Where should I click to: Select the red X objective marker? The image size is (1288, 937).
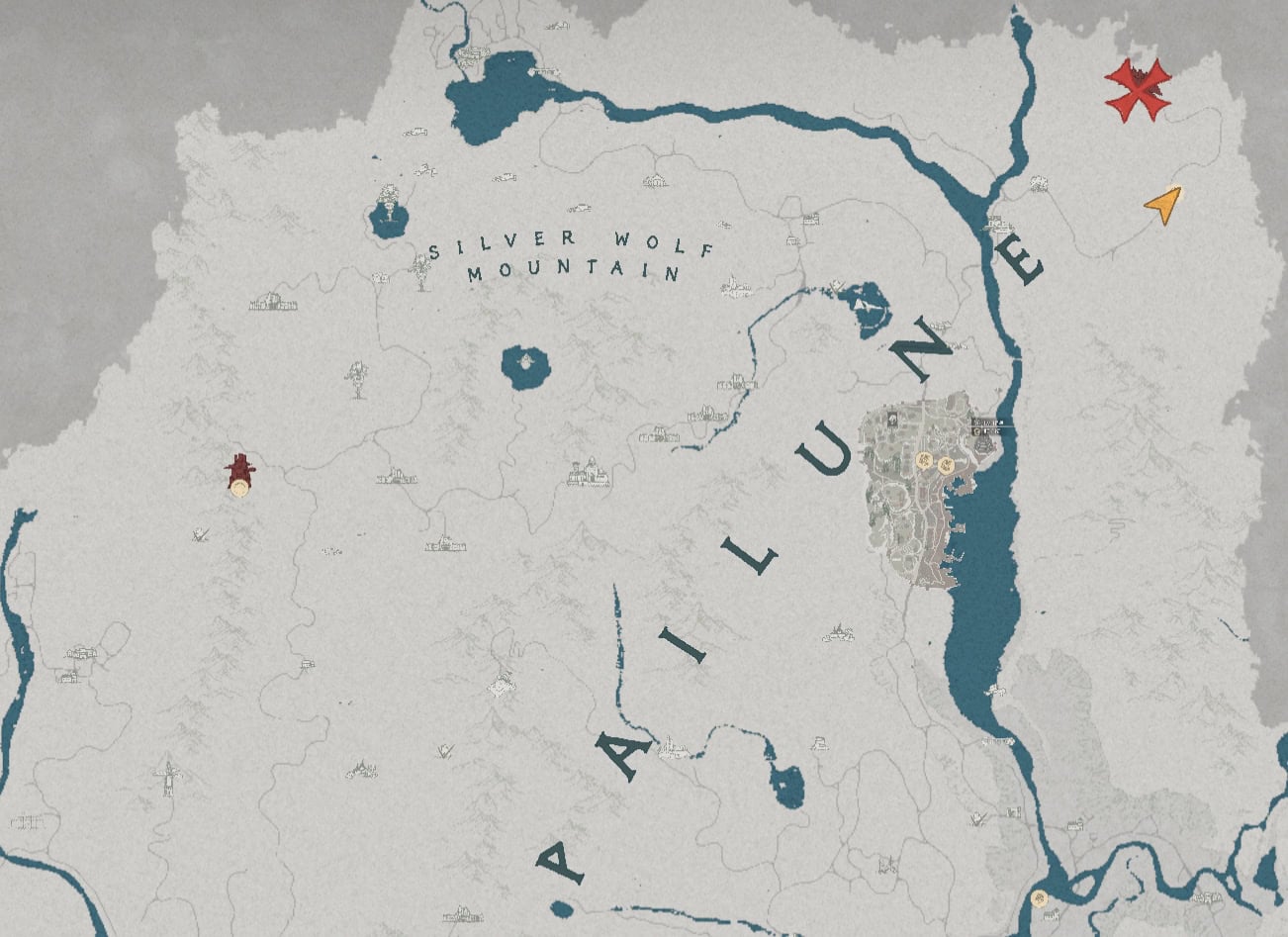point(1139,89)
